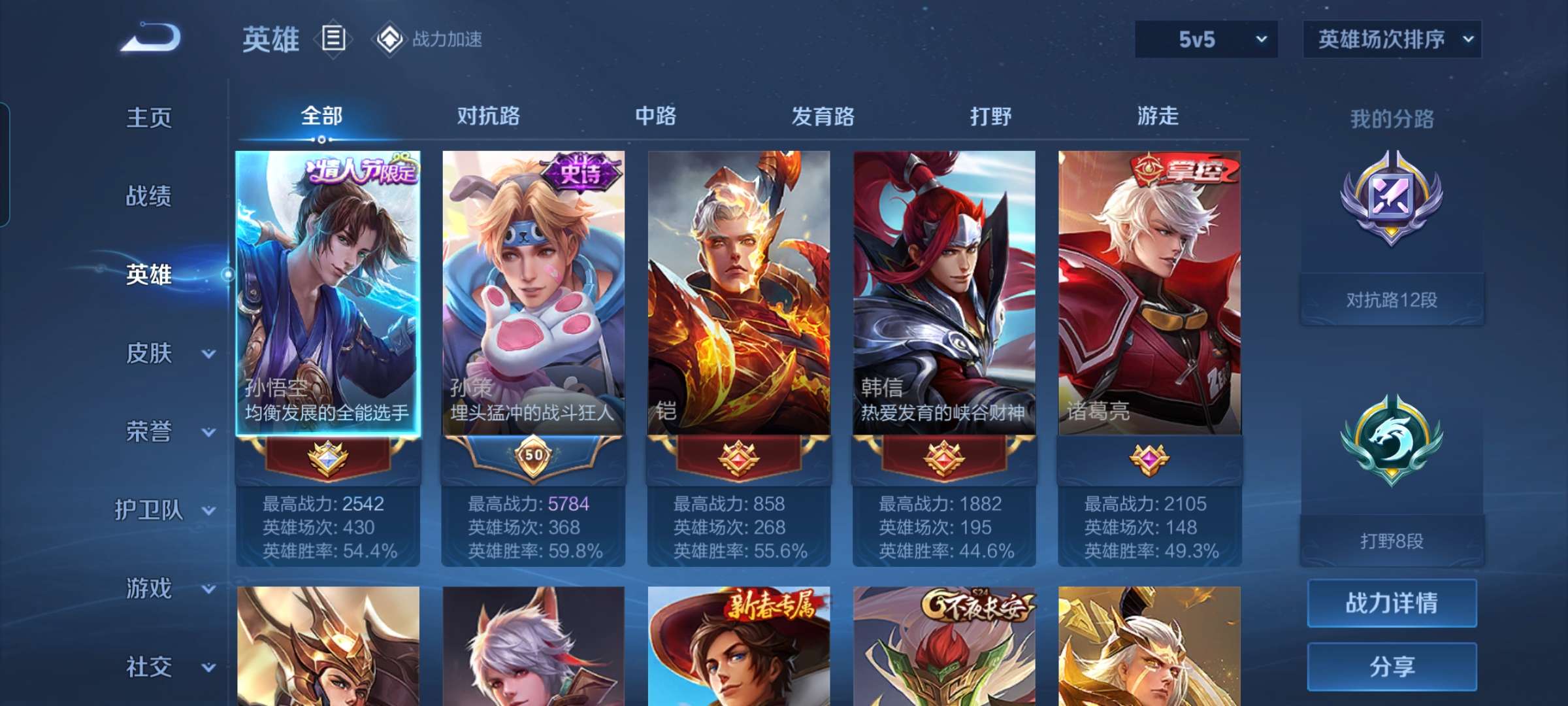Click the 分享 button
The image size is (1568, 706).
pyautogui.click(x=1392, y=667)
